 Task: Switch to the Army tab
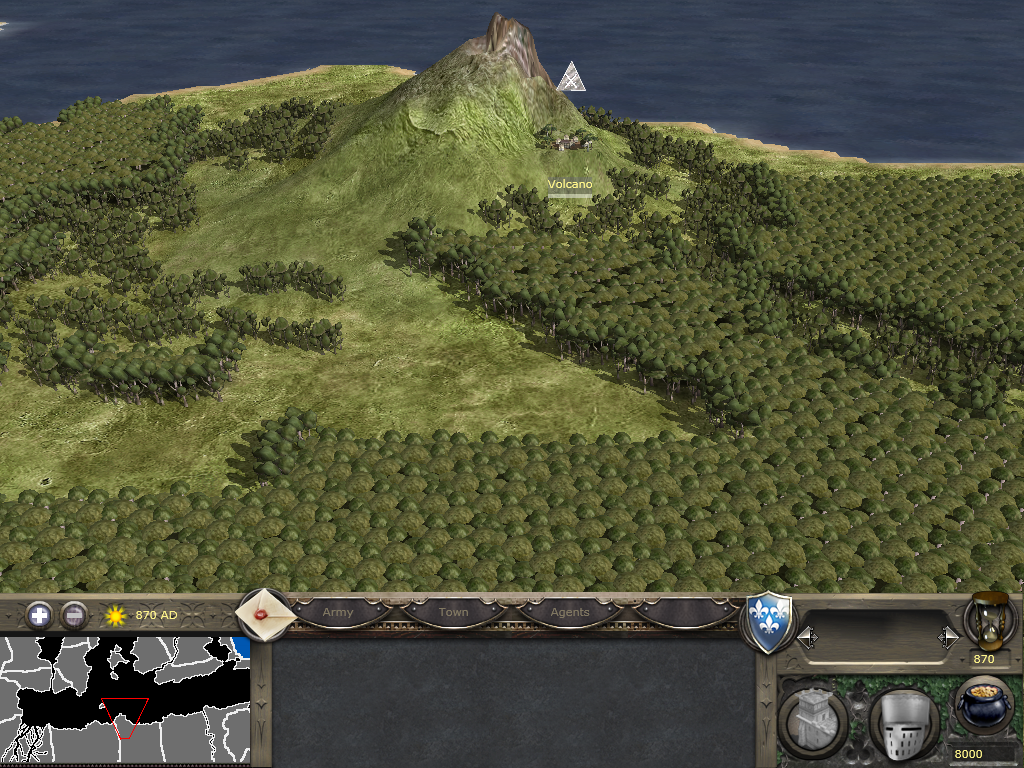(x=338, y=612)
